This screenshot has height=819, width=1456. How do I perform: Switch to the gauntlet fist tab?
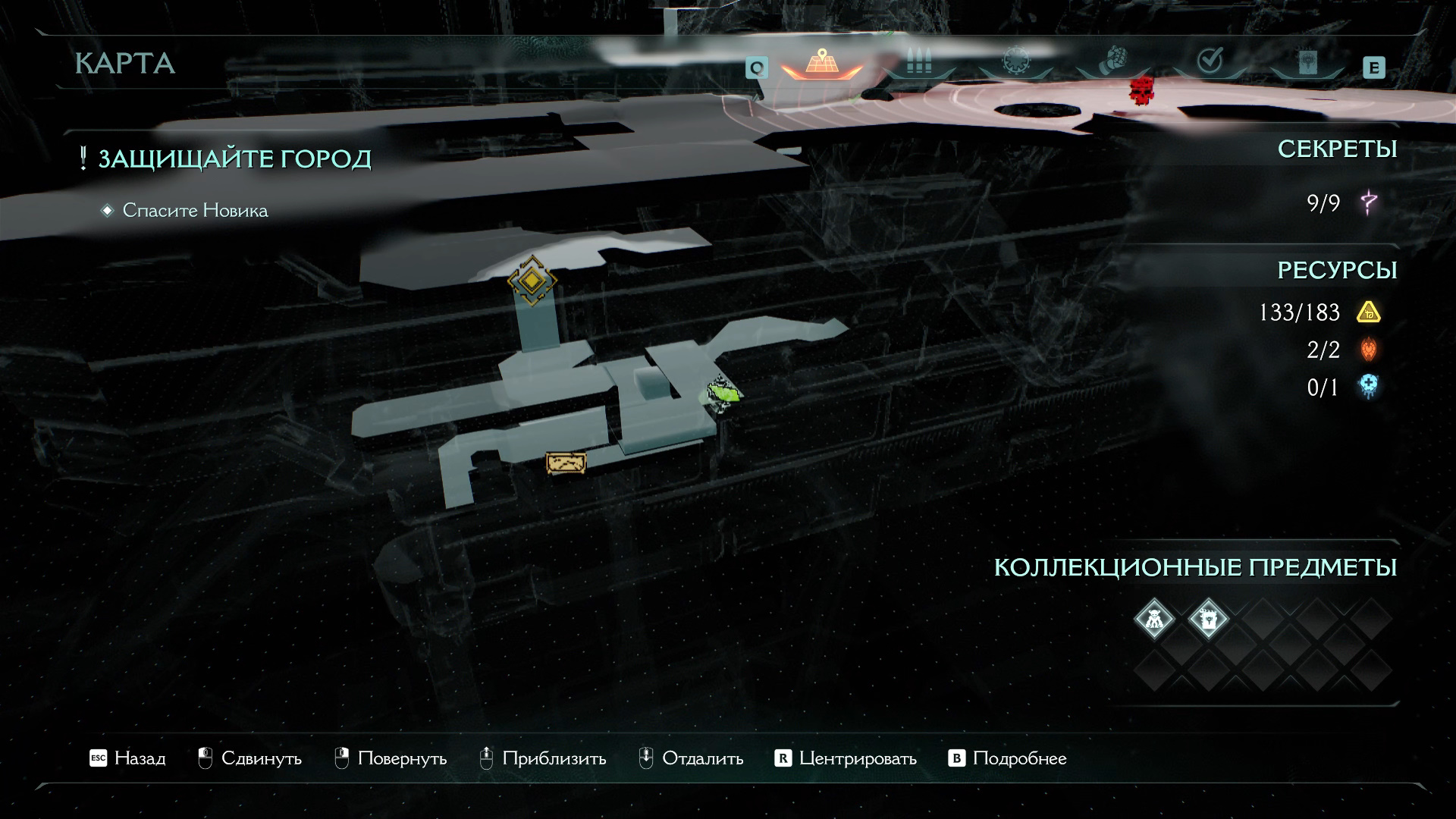[x=1112, y=60]
